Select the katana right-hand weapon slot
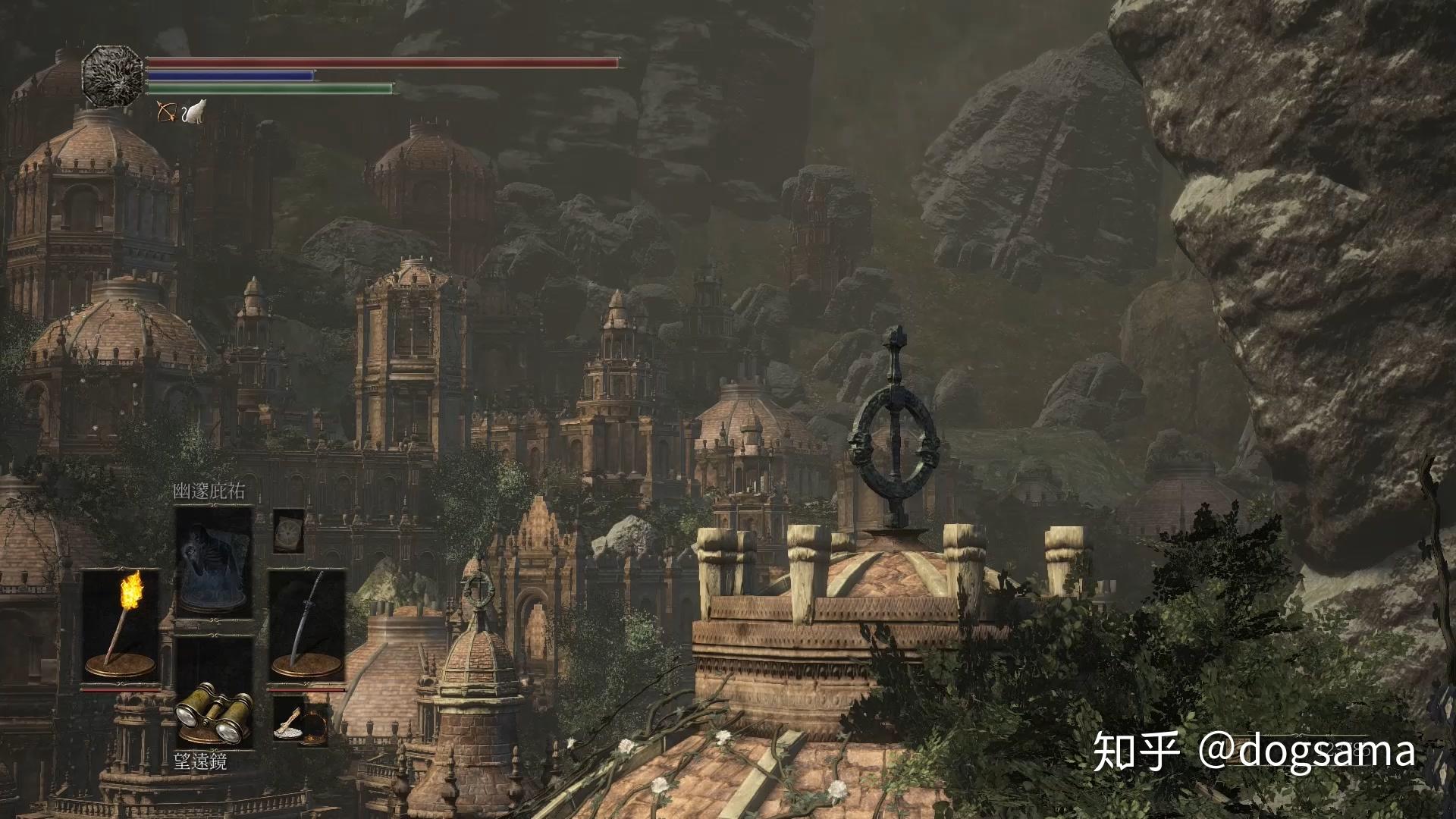The height and width of the screenshot is (819, 1456). pyautogui.click(x=306, y=626)
